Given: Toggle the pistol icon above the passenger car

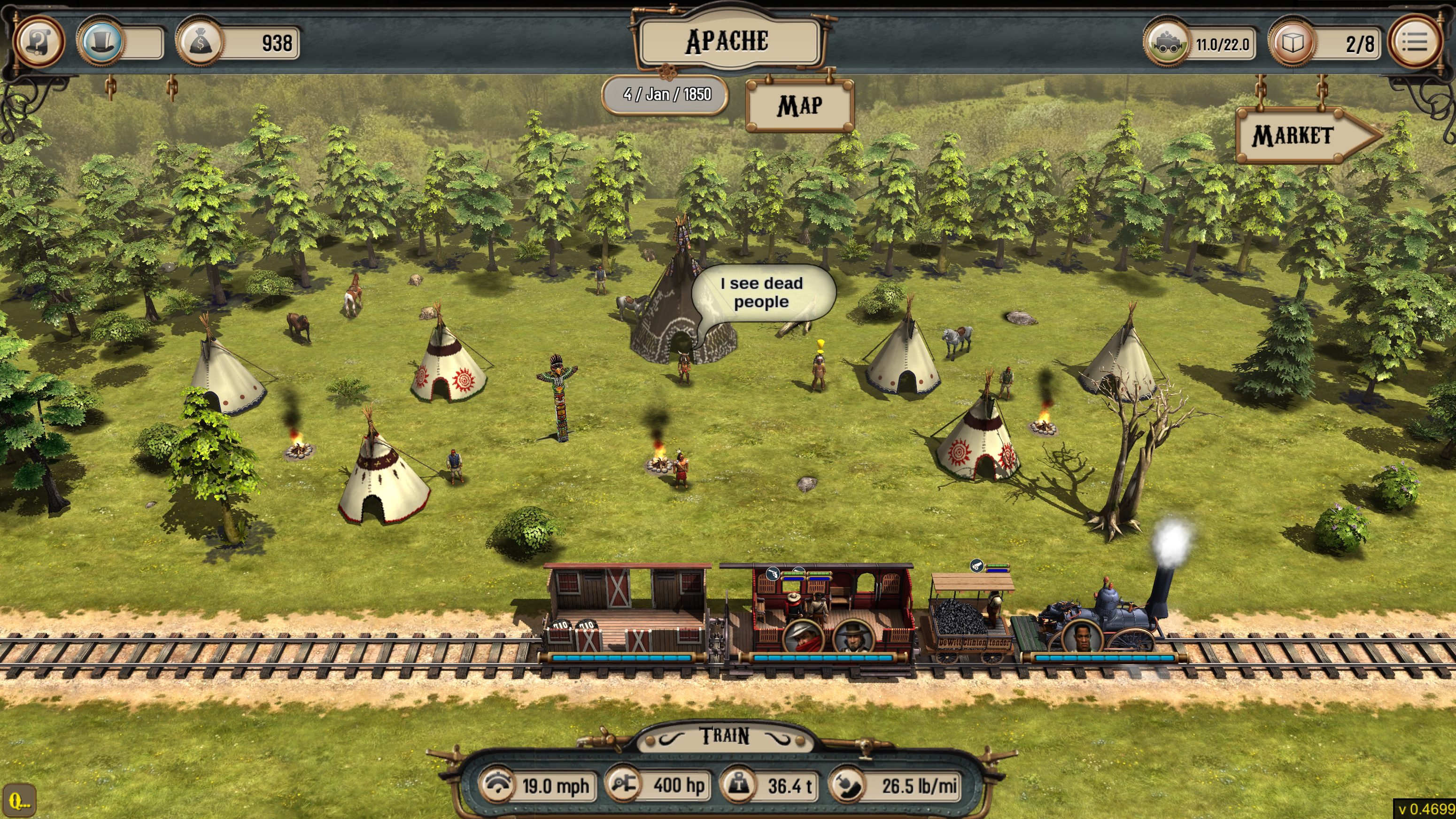Looking at the screenshot, I should (773, 574).
